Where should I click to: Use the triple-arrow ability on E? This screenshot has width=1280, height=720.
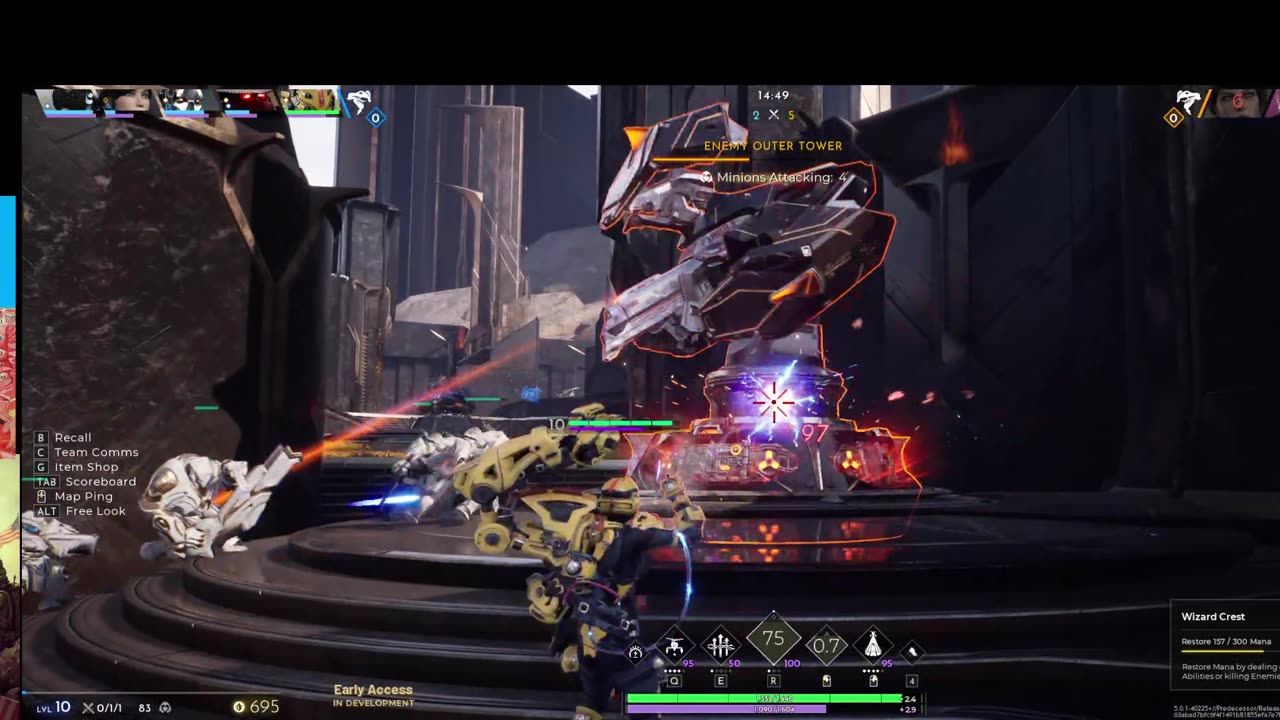click(x=721, y=646)
